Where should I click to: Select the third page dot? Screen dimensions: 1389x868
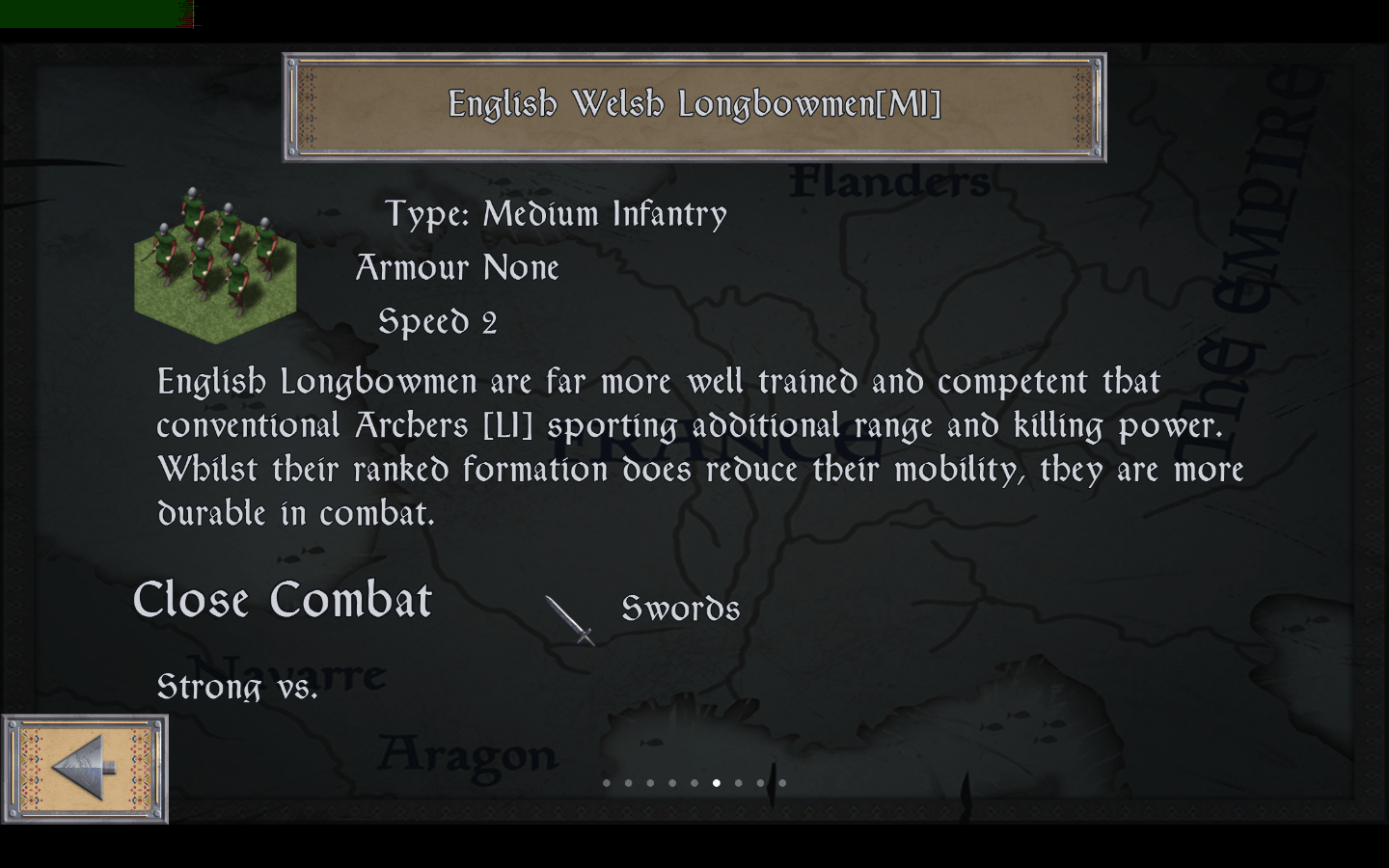(x=650, y=782)
